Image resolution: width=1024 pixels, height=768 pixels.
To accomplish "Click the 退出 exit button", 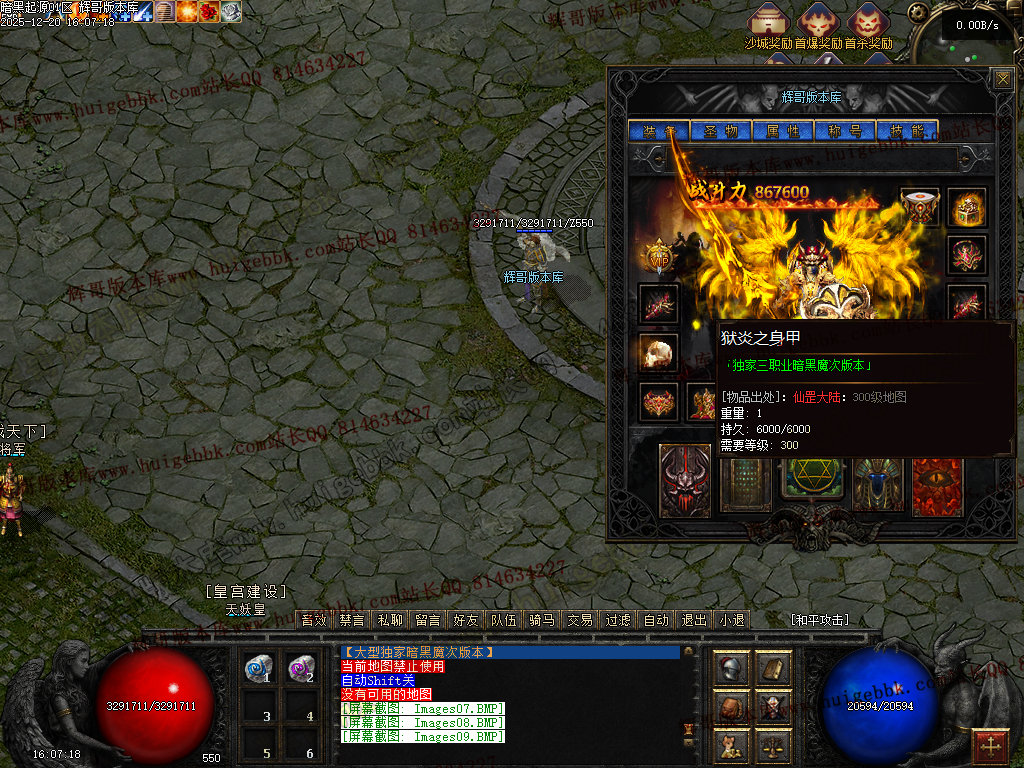I will pyautogui.click(x=694, y=620).
